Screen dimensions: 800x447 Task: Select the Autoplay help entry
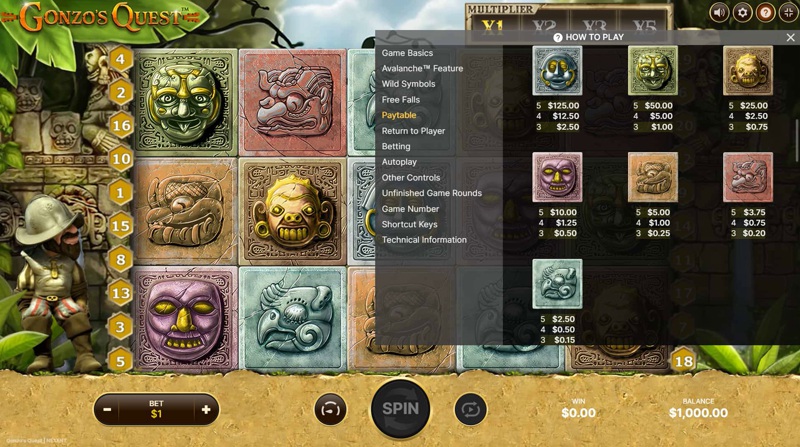399,162
